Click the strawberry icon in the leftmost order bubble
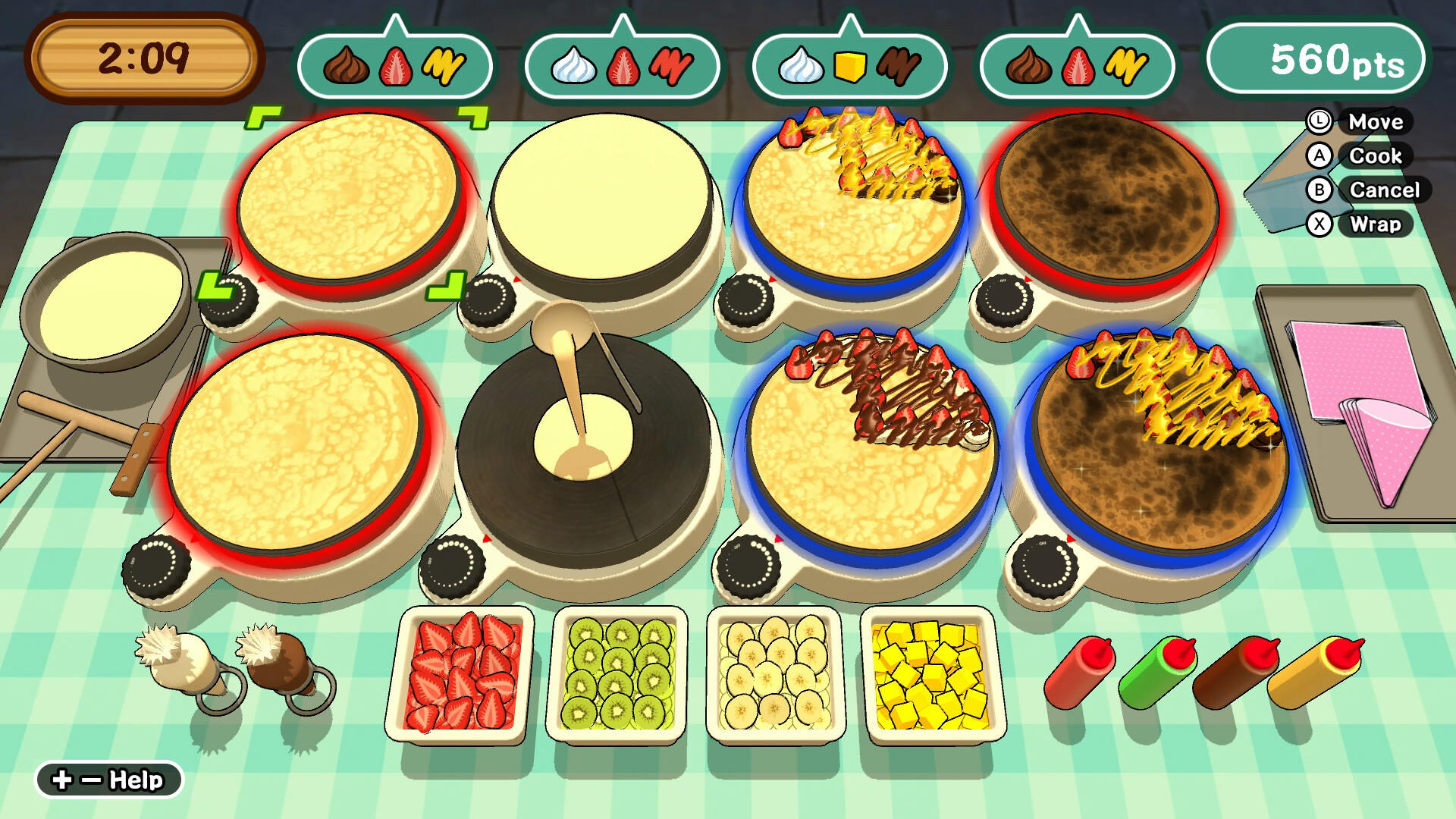This screenshot has width=1456, height=819. pyautogui.click(x=394, y=67)
